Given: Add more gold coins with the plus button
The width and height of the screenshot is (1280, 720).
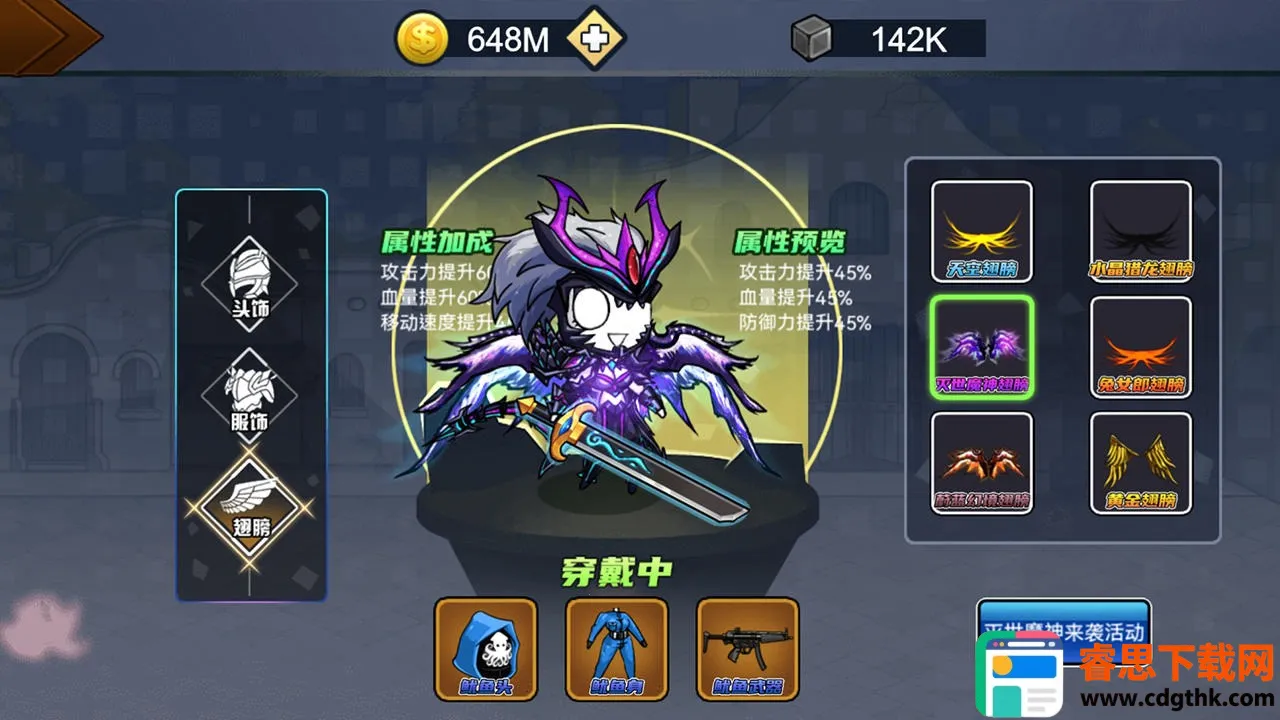Looking at the screenshot, I should click(x=595, y=40).
